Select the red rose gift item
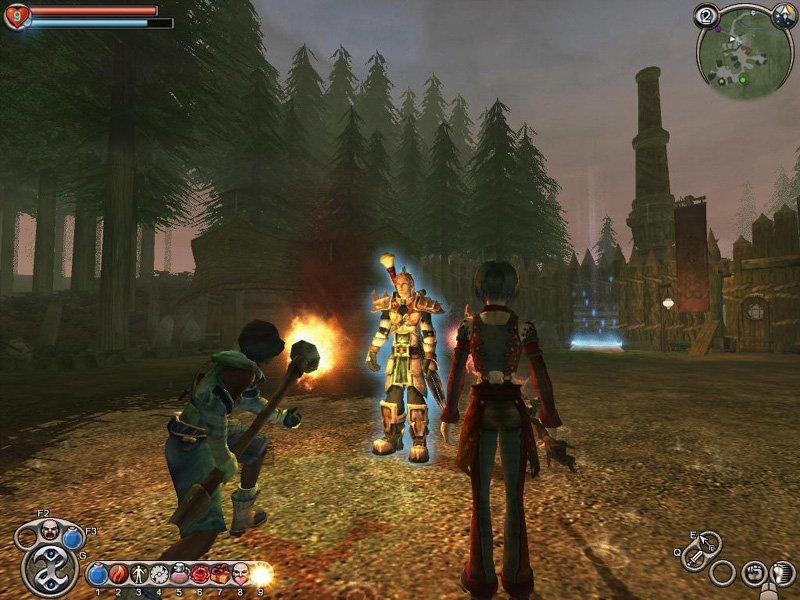 tap(199, 575)
